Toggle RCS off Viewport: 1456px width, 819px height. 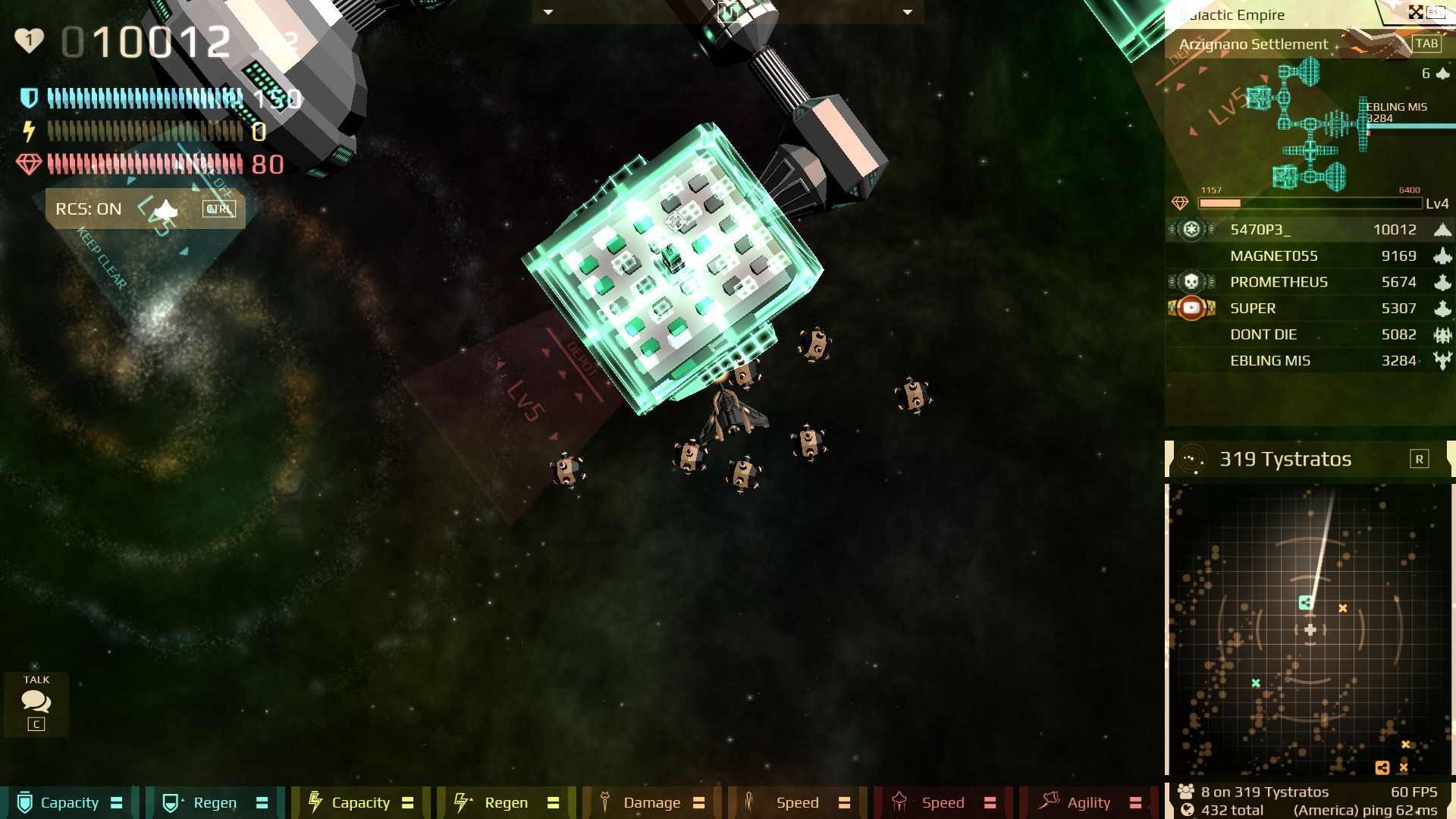(x=218, y=209)
